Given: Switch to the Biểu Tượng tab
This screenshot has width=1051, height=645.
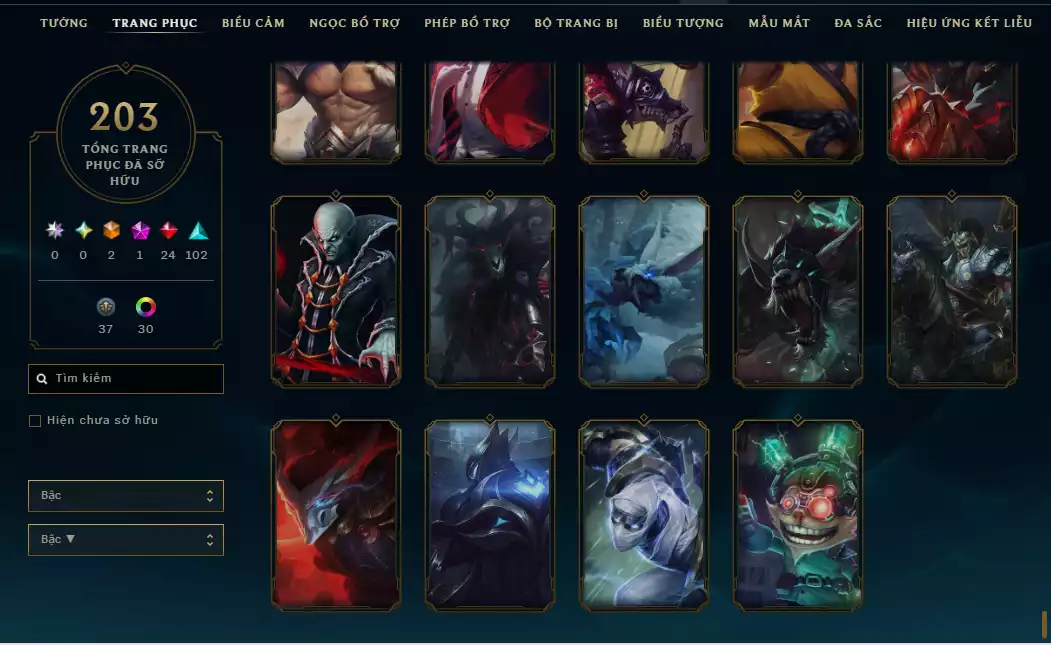Looking at the screenshot, I should (x=683, y=23).
